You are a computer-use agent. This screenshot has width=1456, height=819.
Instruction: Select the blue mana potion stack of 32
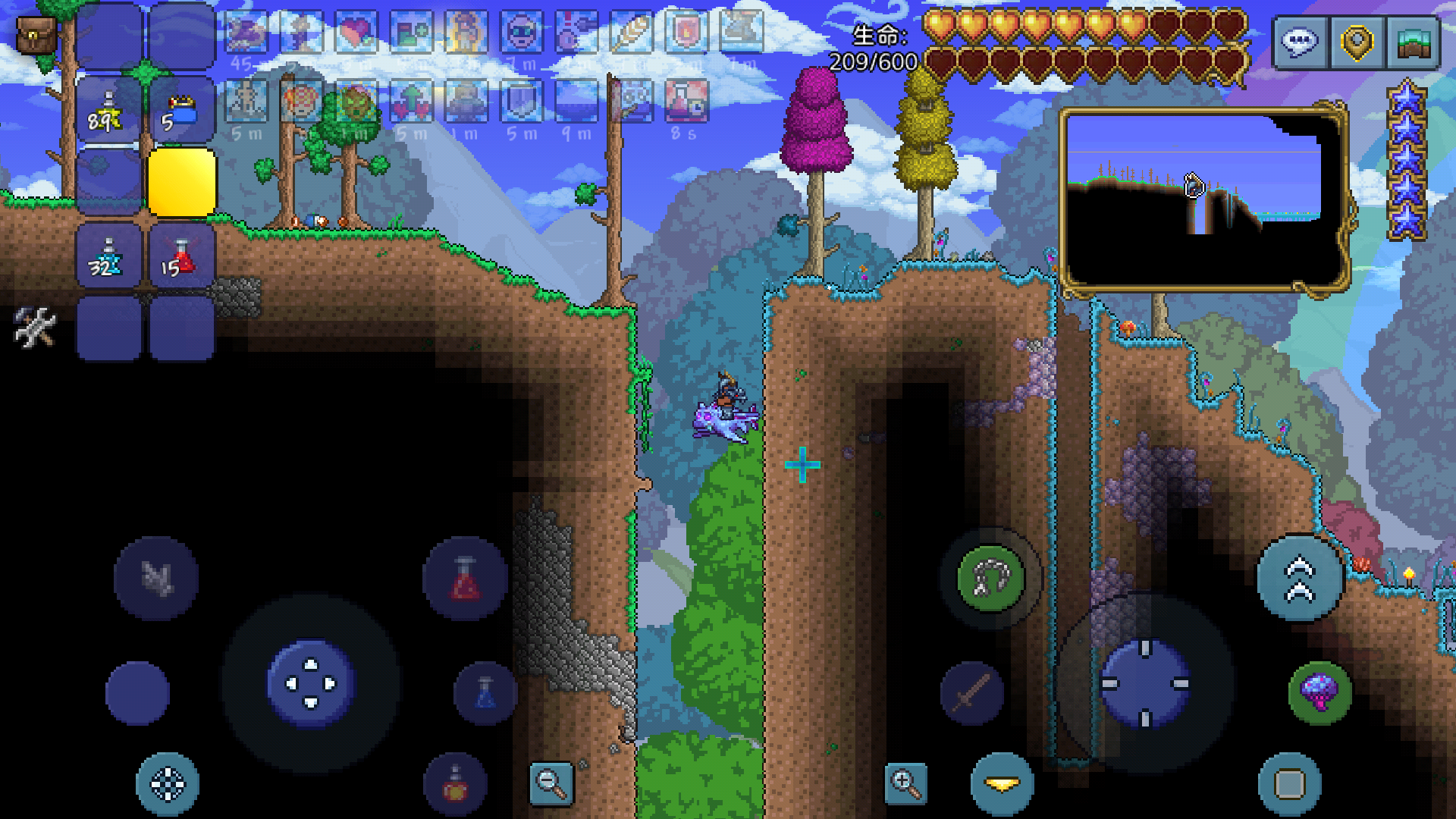click(x=108, y=257)
